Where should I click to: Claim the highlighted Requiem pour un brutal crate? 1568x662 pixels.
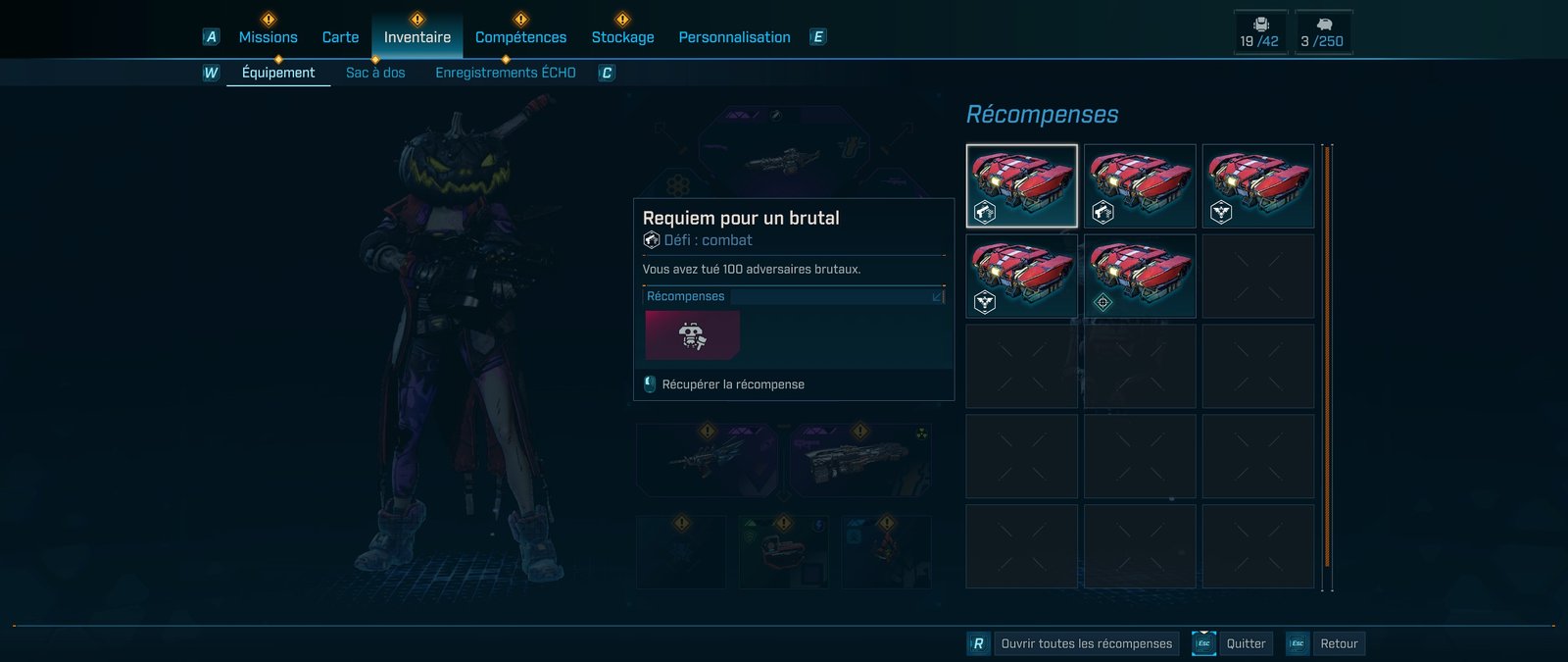(1022, 186)
